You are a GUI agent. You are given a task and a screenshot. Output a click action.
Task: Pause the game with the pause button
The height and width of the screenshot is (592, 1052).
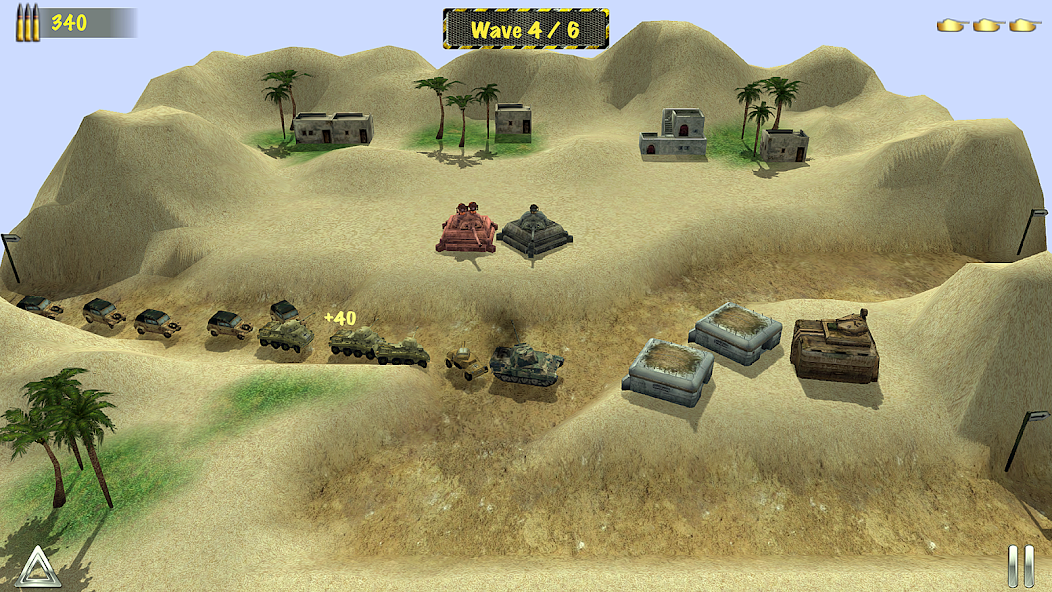[1020, 565]
